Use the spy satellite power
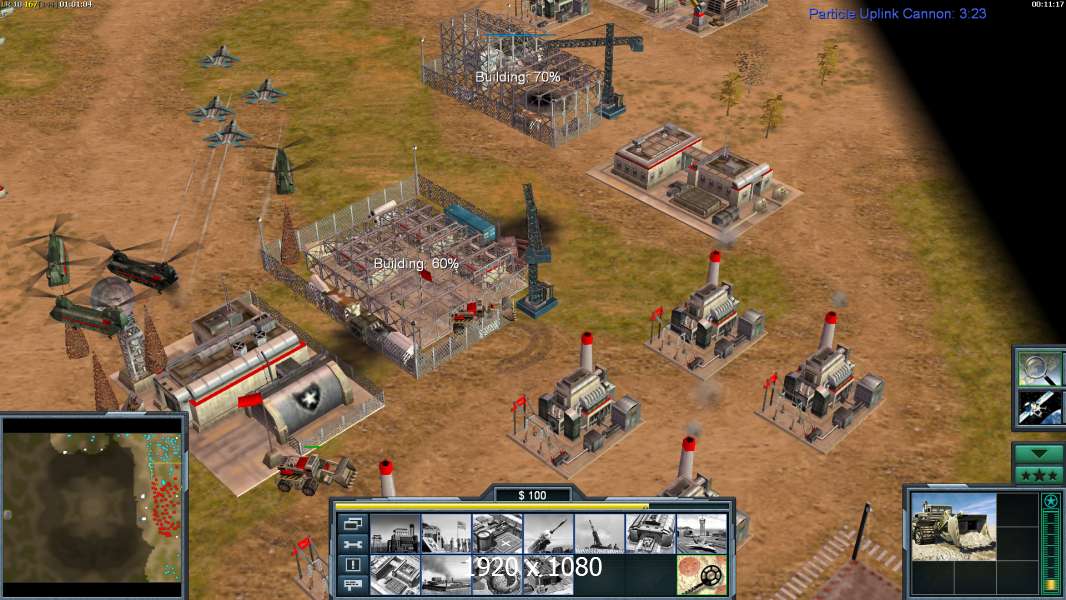 (1039, 406)
